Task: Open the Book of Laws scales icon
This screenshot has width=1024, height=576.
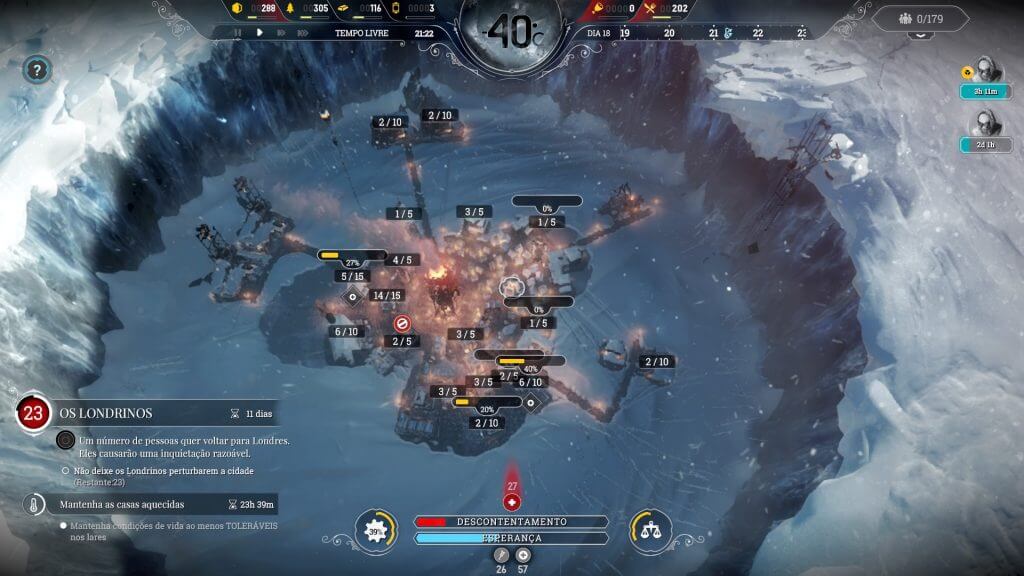Action: tap(650, 530)
